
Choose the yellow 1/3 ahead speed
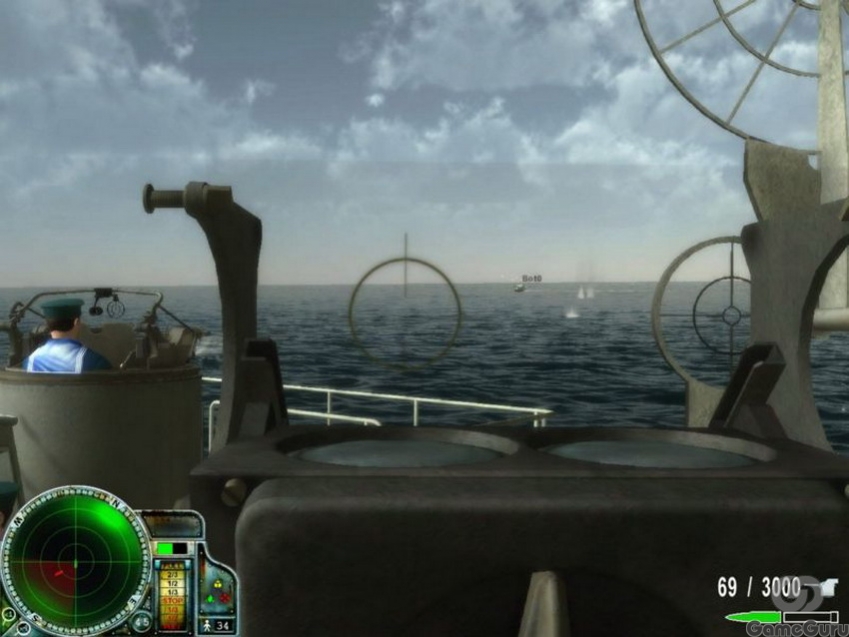(172, 592)
